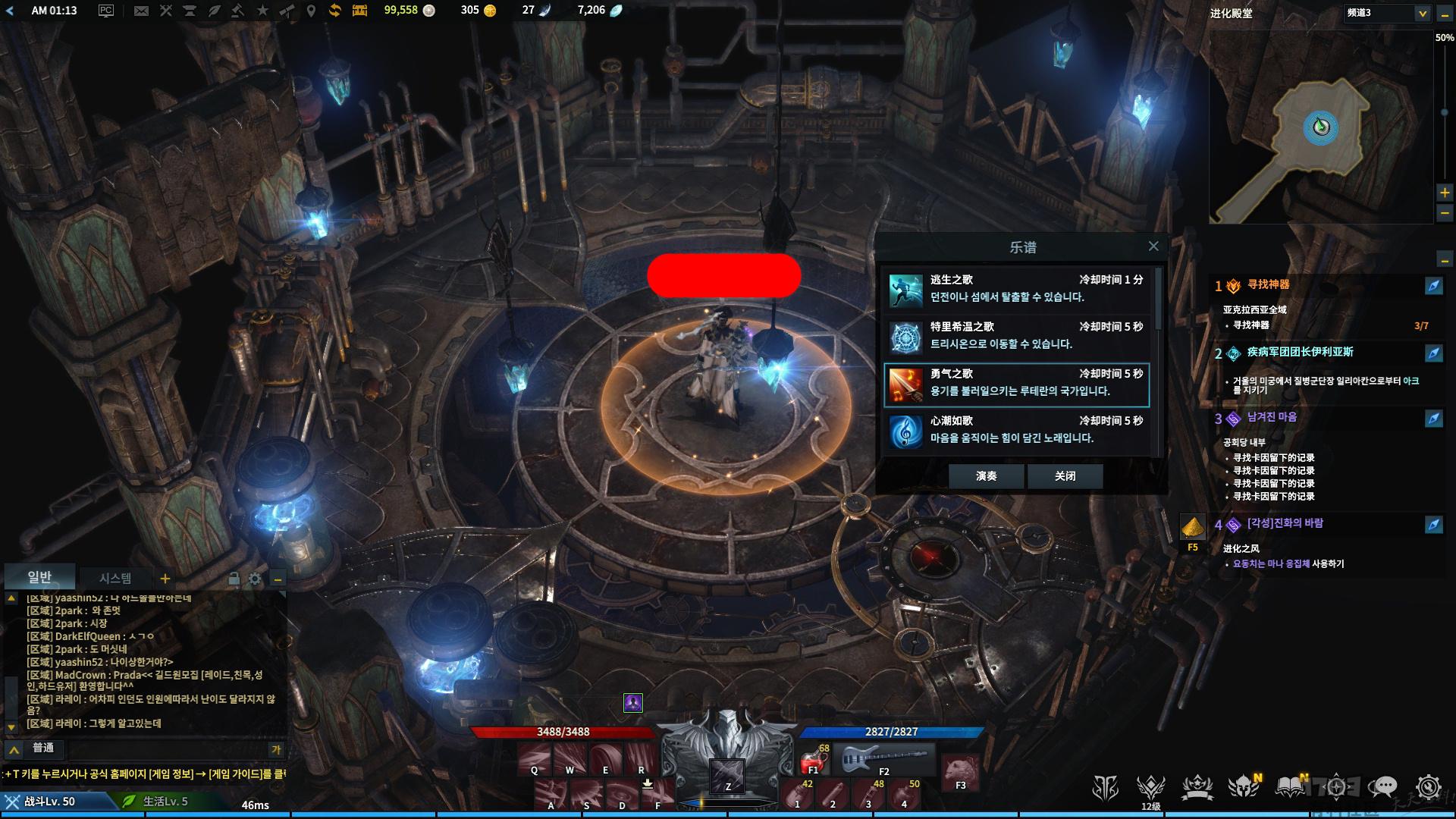Open the mail envelope icon
The width and height of the screenshot is (1456, 819).
pyautogui.click(x=141, y=11)
